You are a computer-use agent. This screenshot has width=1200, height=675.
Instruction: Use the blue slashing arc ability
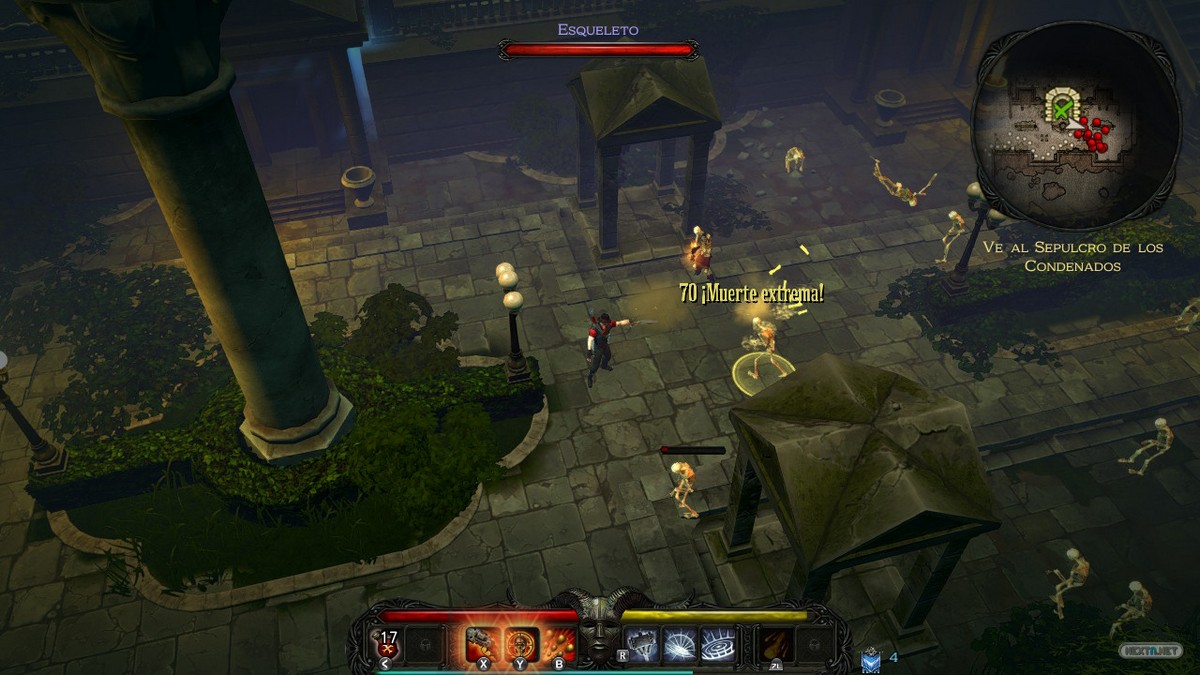(x=680, y=642)
